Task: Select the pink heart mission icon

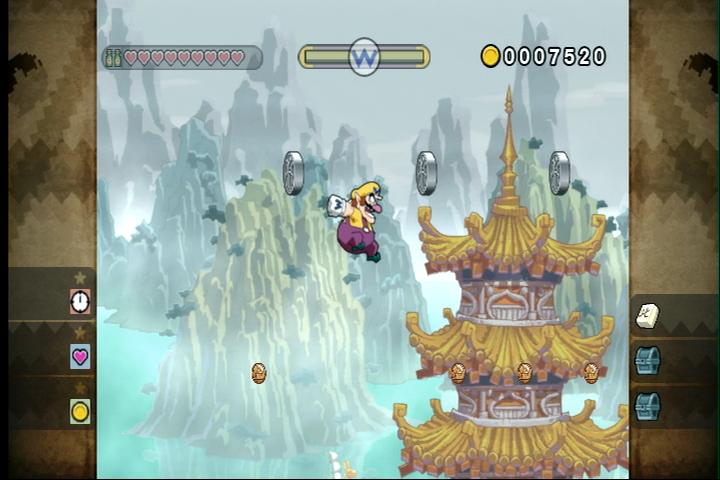Action: pos(80,356)
